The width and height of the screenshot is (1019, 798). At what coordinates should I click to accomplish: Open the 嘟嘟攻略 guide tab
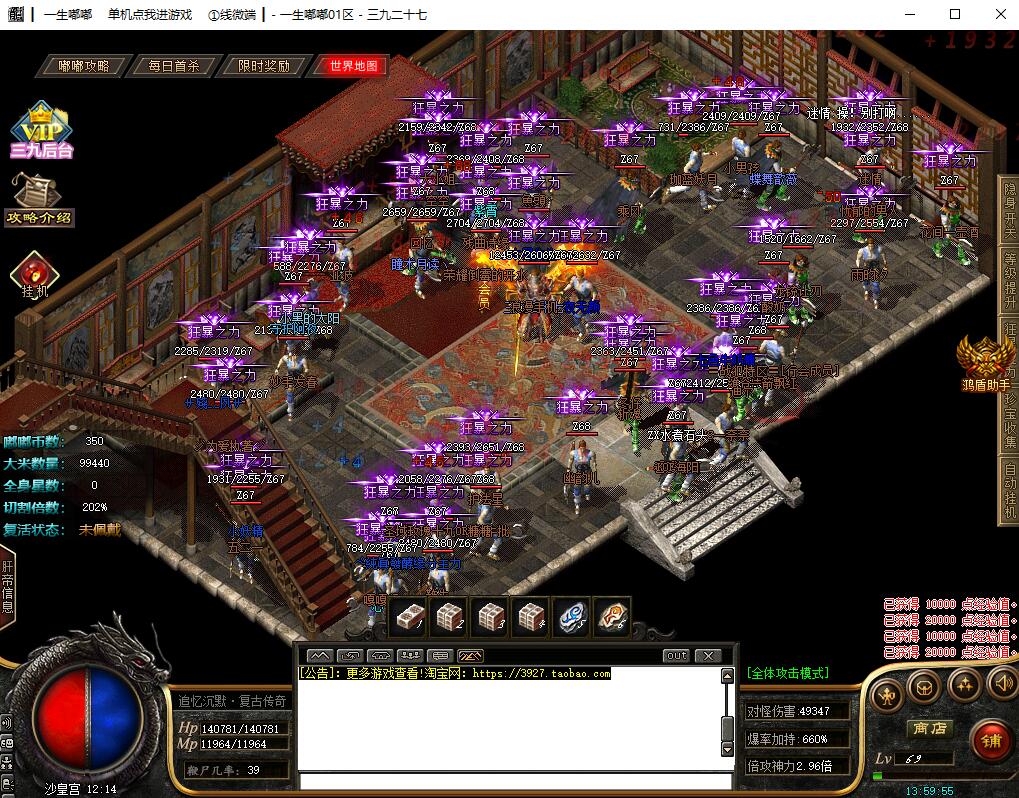pos(84,66)
